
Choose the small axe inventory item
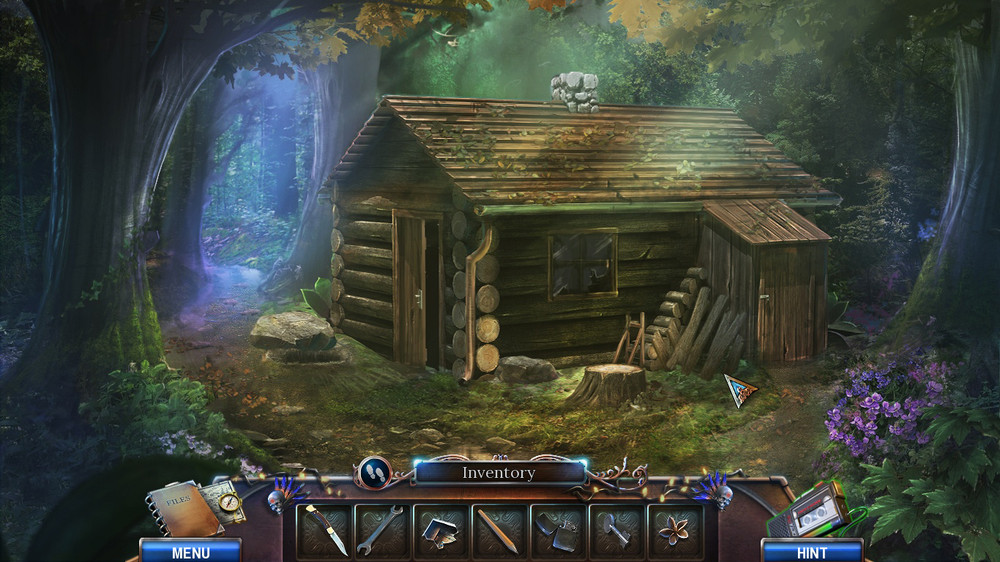(x=616, y=531)
